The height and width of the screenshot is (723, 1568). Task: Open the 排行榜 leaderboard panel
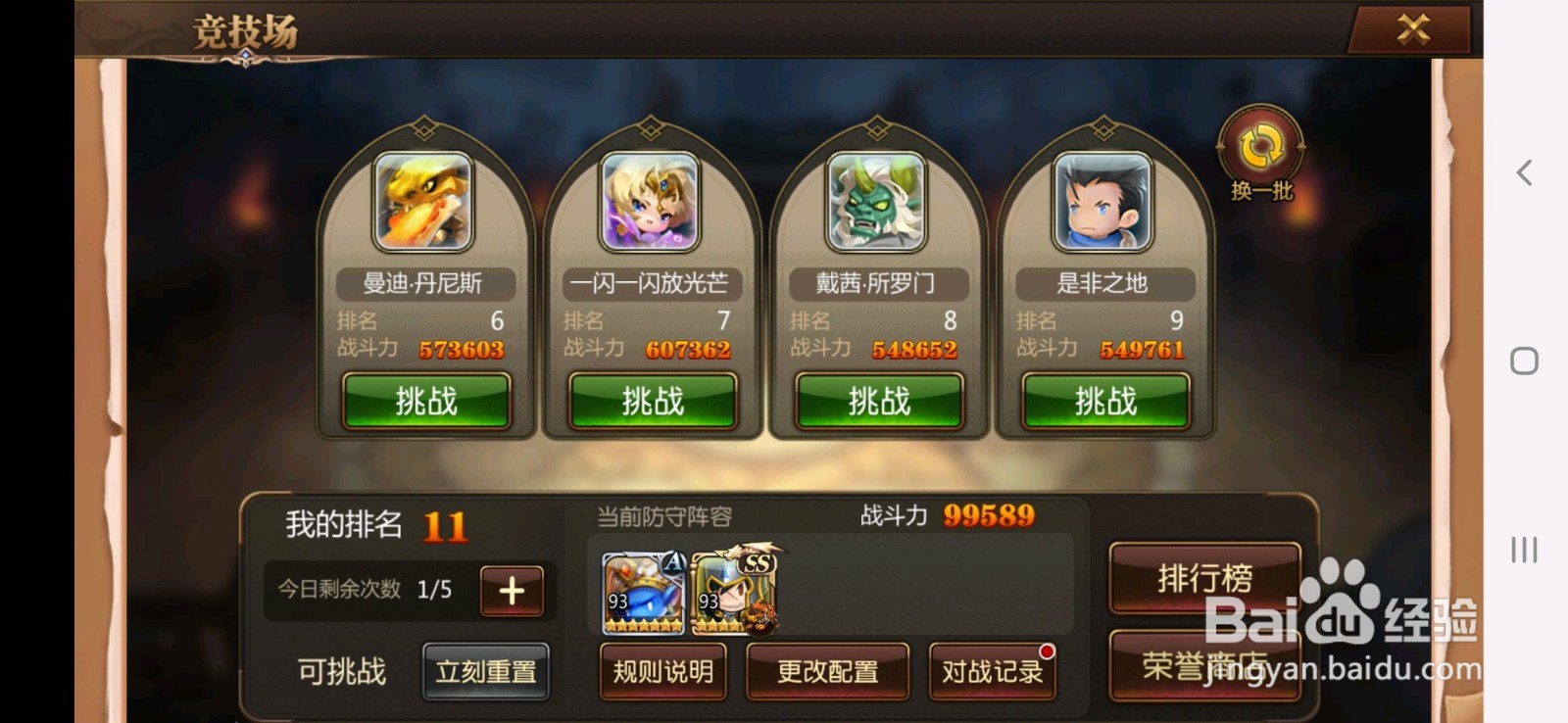[x=1203, y=580]
